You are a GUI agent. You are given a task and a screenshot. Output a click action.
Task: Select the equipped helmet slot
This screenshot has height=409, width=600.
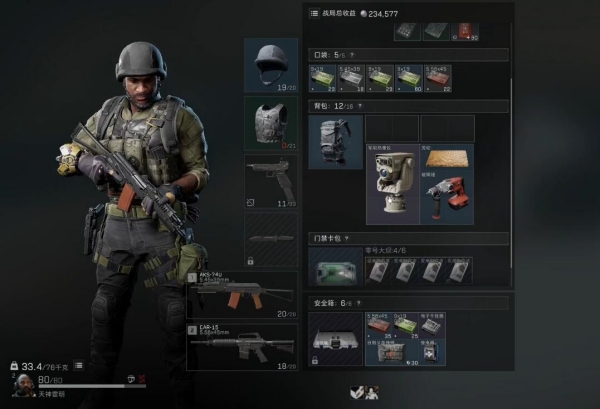point(271,65)
